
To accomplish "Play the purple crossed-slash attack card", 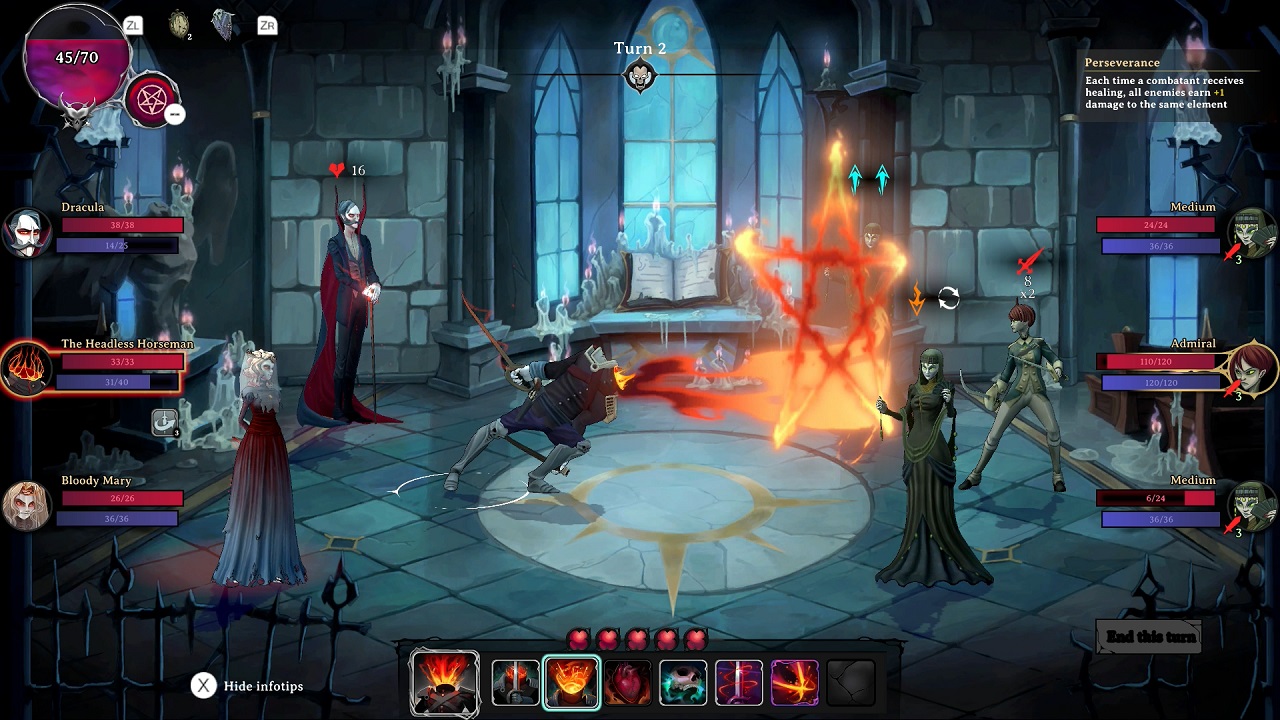I will tap(795, 682).
